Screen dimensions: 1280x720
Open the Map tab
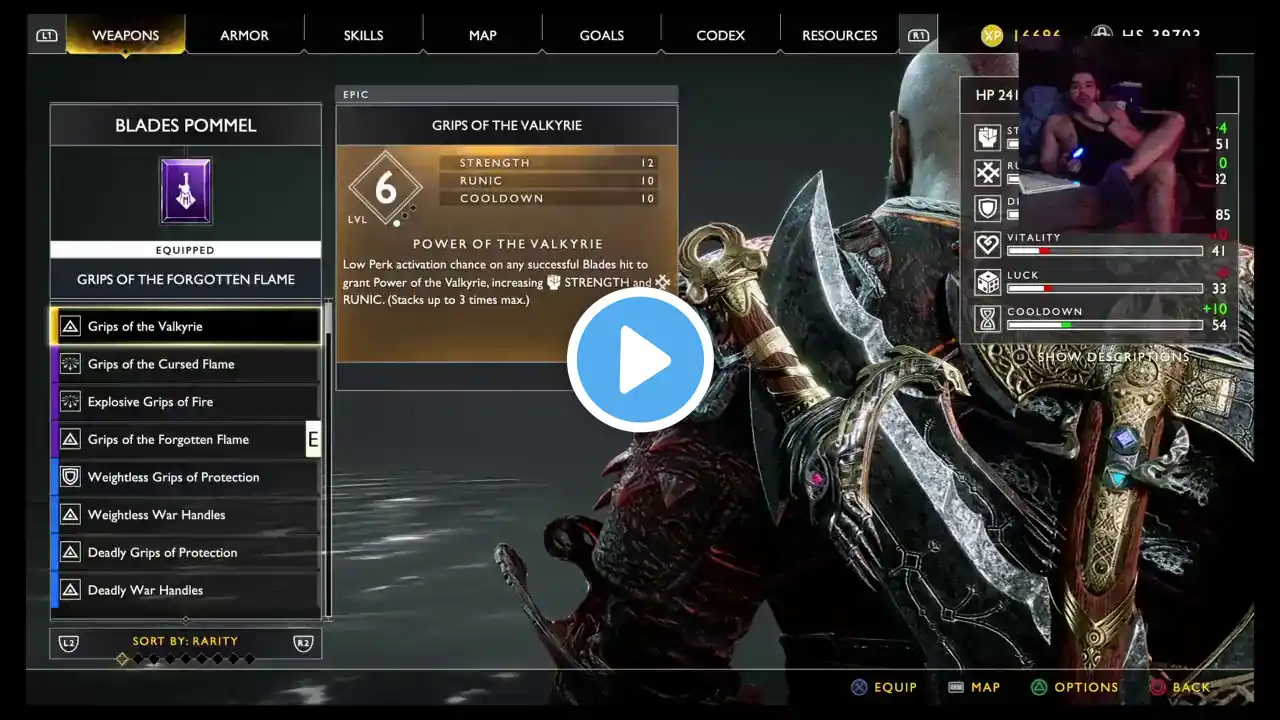click(x=482, y=35)
